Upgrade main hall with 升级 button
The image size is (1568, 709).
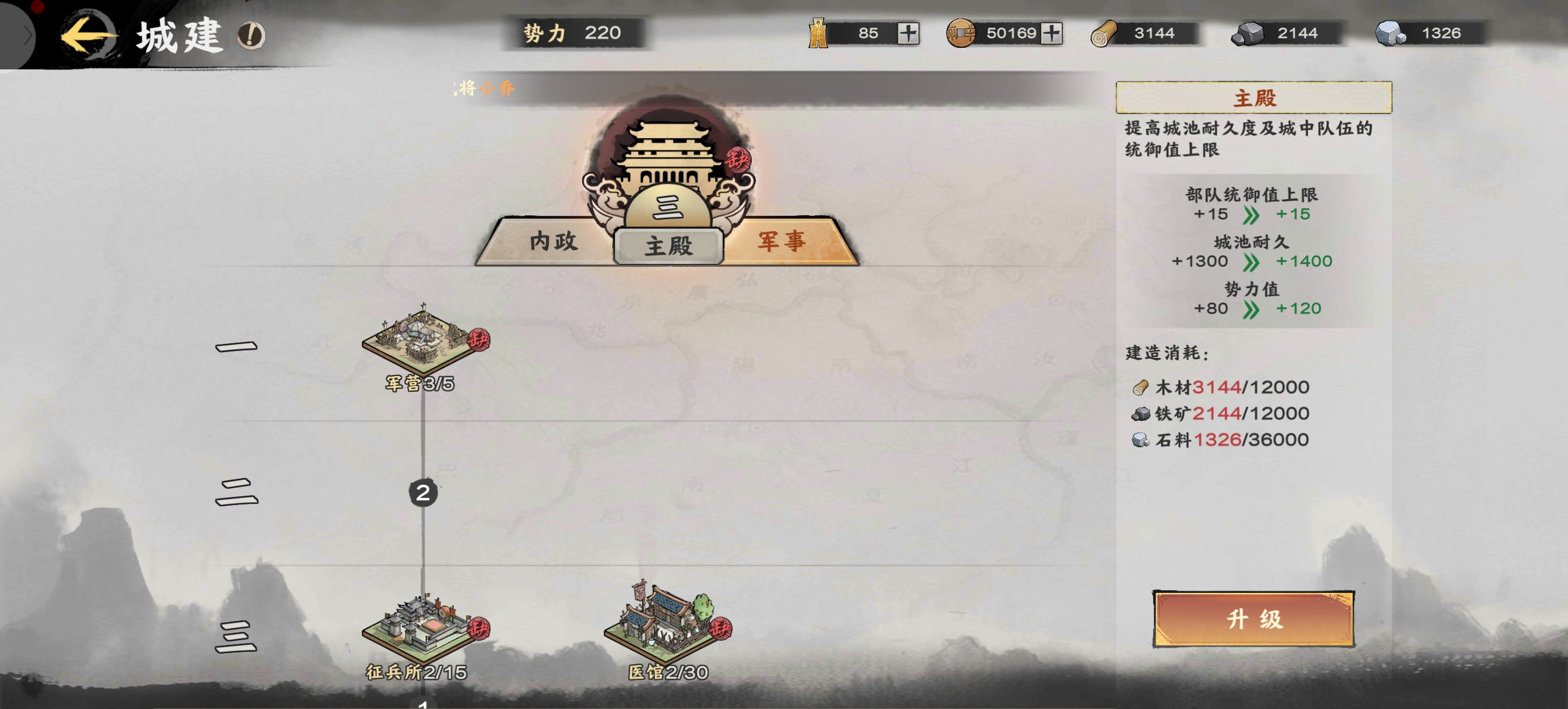pyautogui.click(x=1254, y=619)
